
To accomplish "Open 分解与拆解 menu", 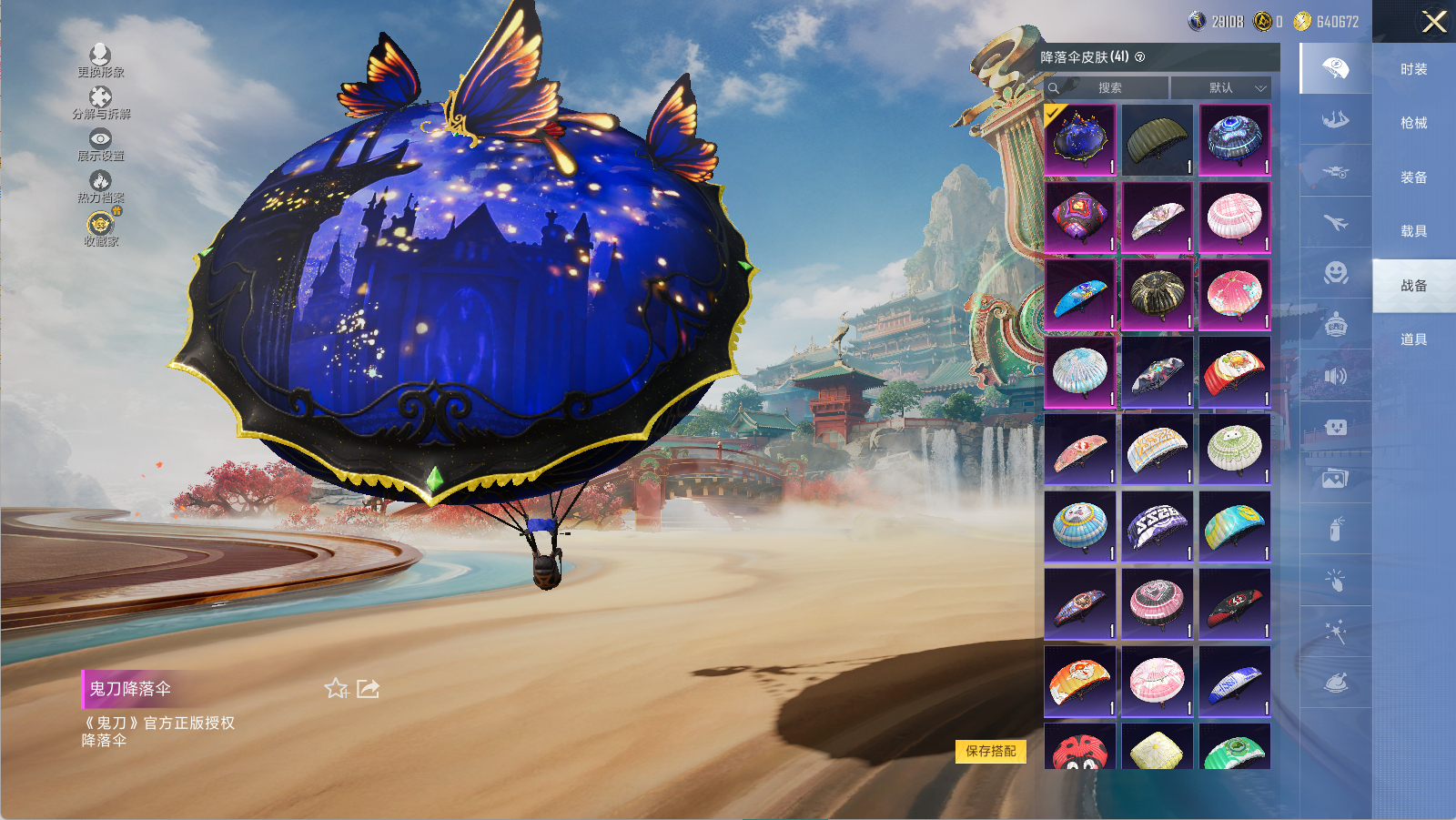I will (x=100, y=102).
